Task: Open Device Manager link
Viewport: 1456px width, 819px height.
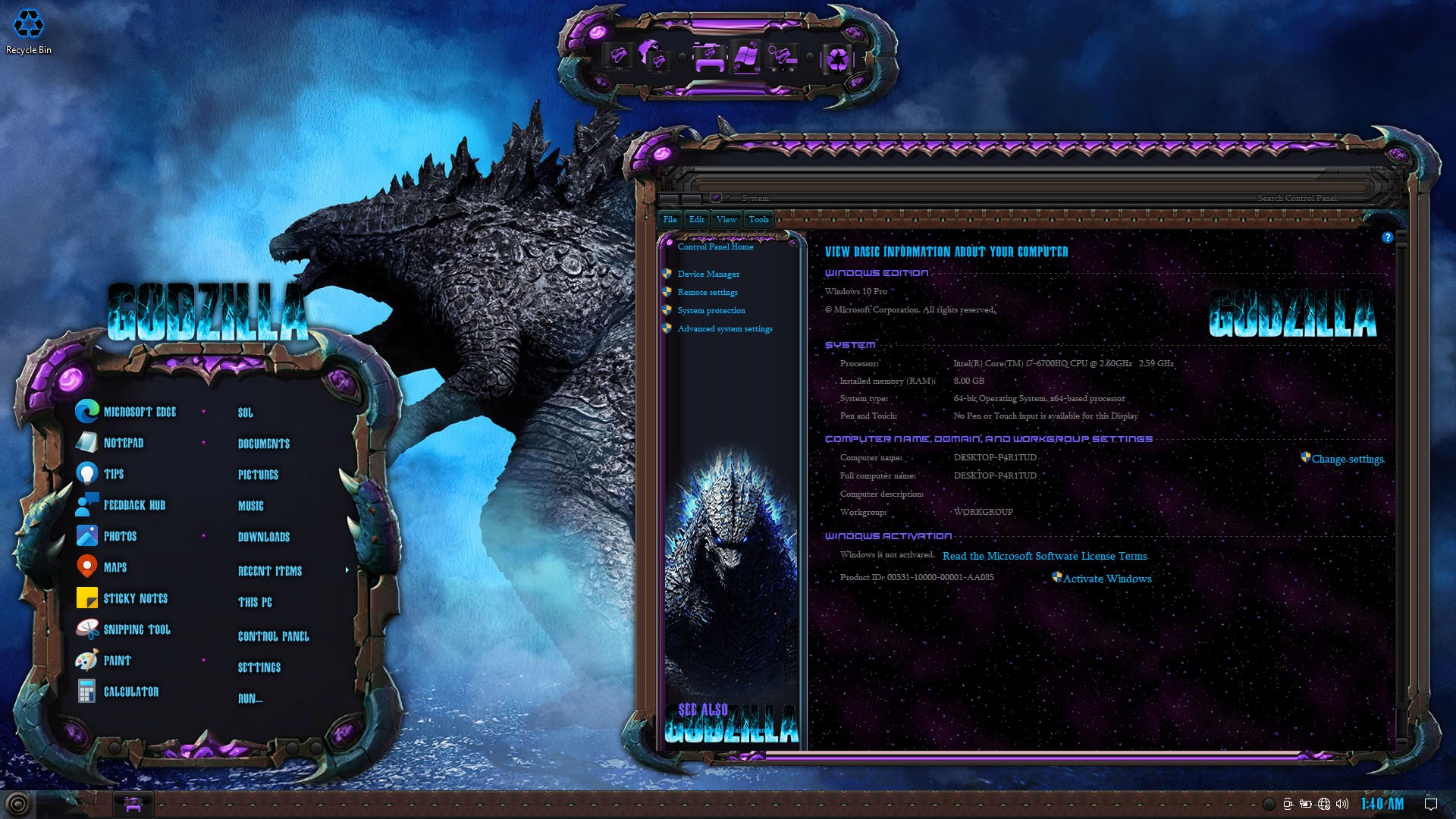Action: (708, 274)
